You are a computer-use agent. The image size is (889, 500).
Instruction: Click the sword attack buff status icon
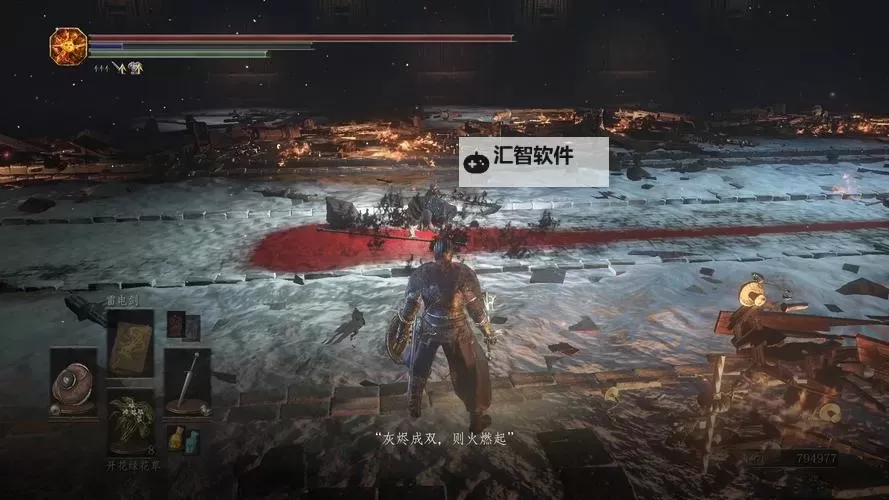[118, 68]
